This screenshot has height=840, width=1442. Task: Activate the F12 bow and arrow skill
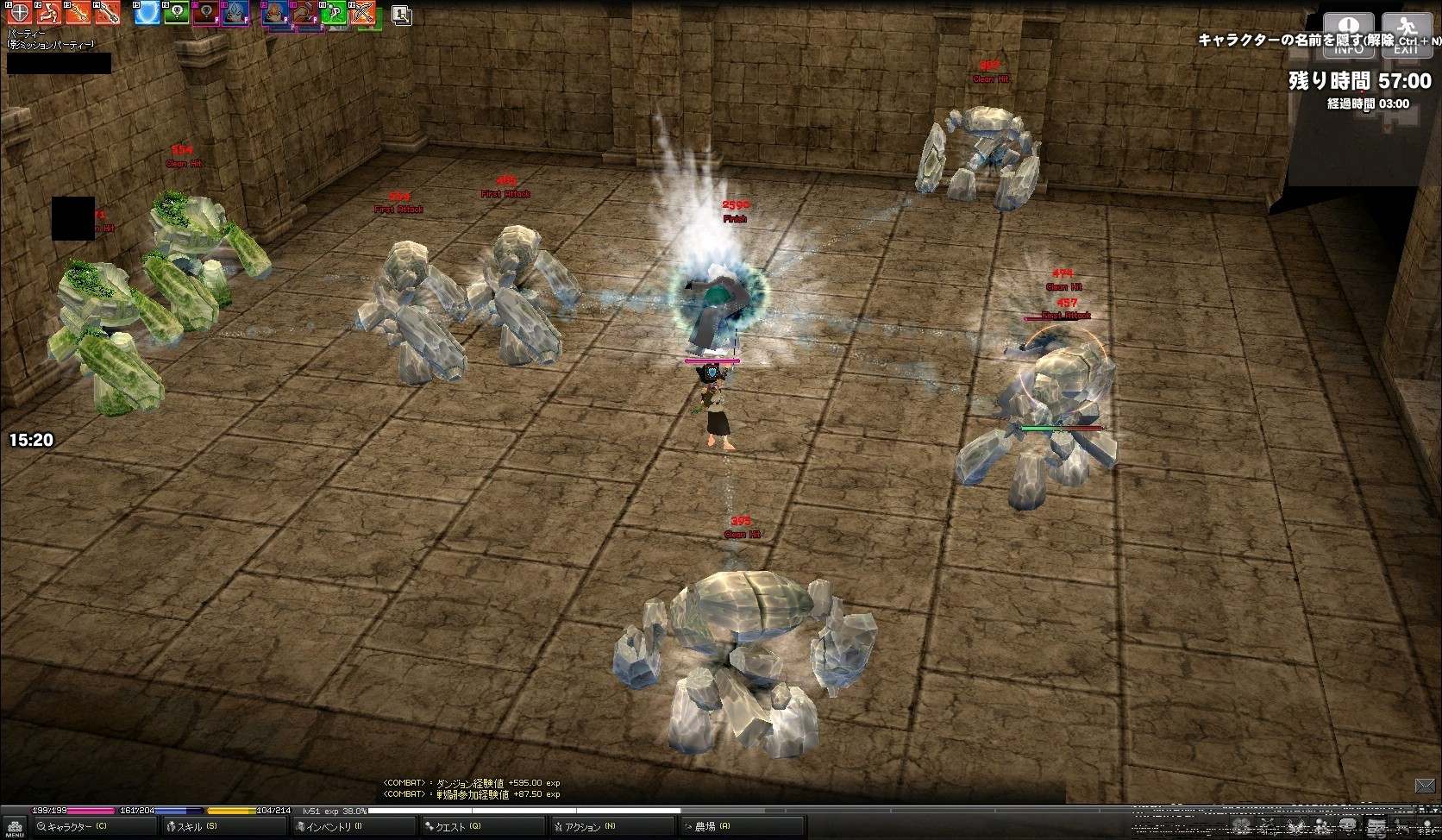363,13
